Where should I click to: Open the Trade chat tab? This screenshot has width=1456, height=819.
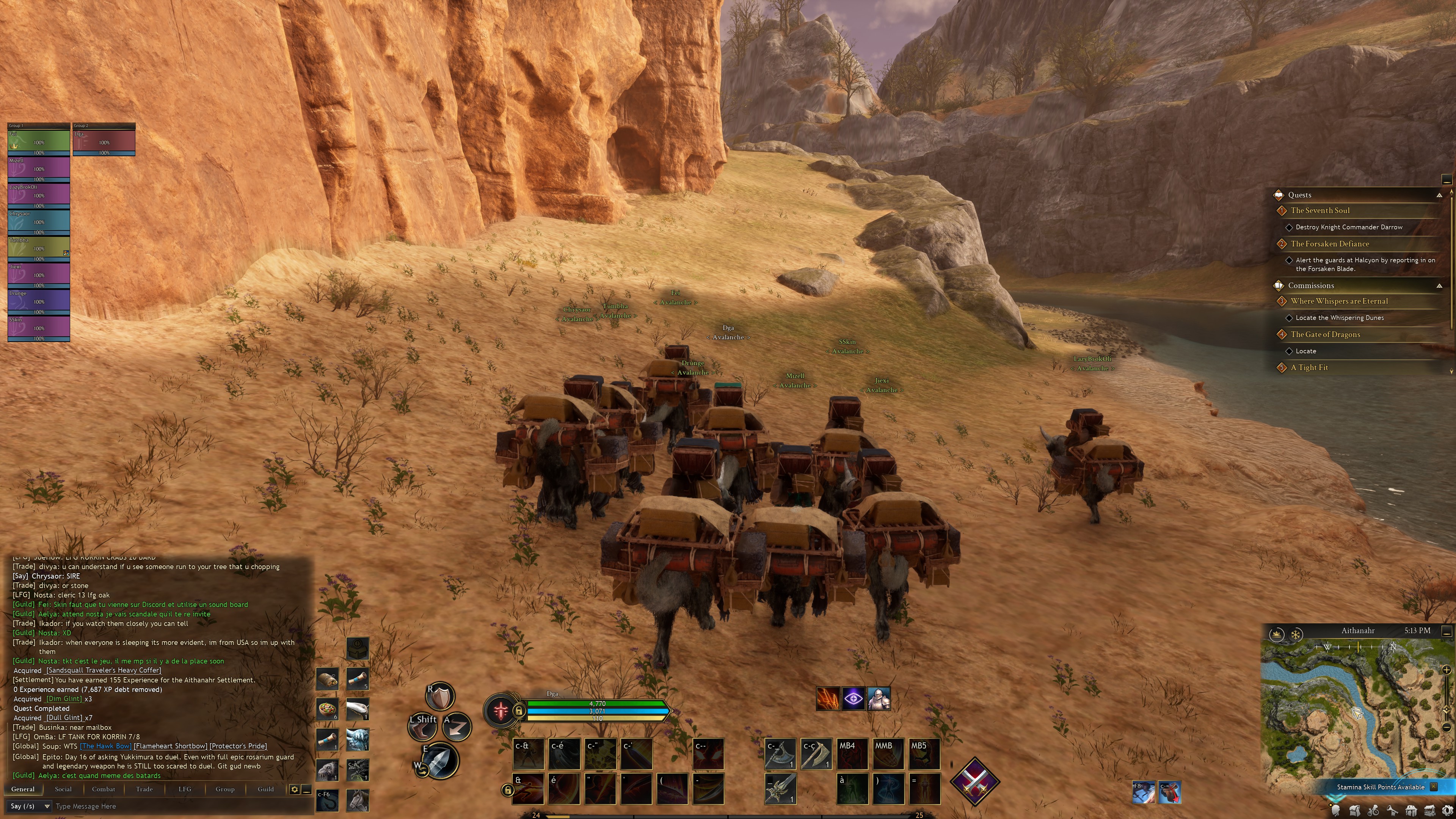pyautogui.click(x=144, y=789)
